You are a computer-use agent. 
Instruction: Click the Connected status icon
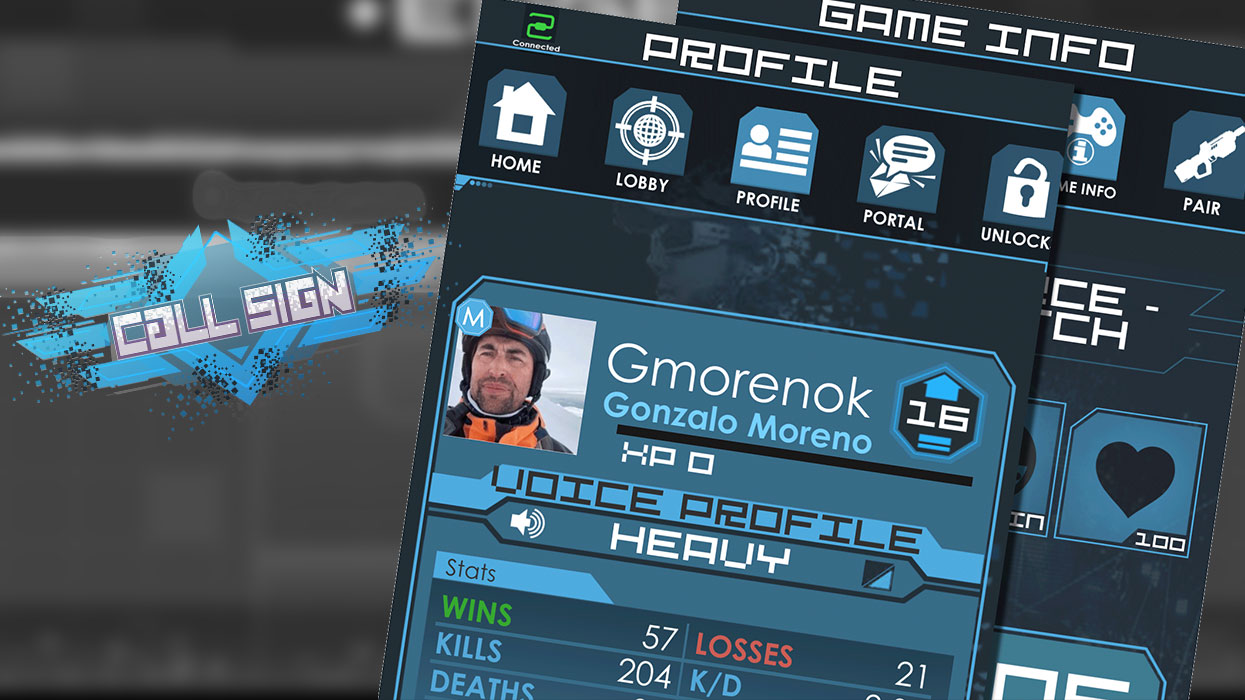pyautogui.click(x=537, y=27)
